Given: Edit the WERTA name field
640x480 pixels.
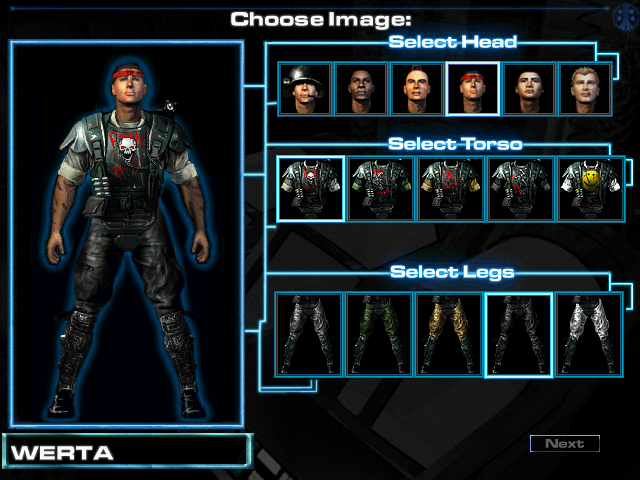Looking at the screenshot, I should coord(125,452).
